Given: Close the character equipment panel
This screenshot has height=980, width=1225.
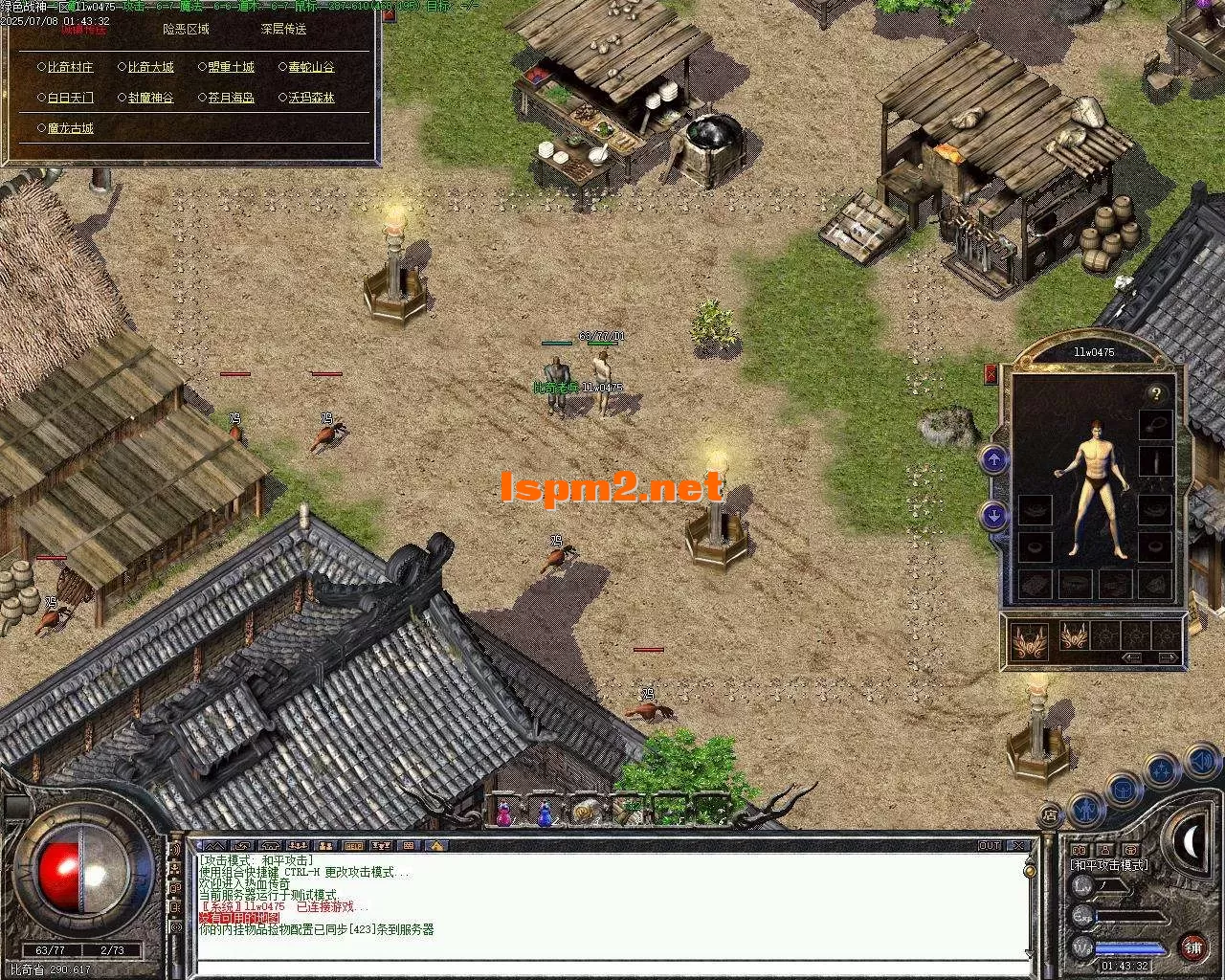Looking at the screenshot, I should (x=991, y=373).
